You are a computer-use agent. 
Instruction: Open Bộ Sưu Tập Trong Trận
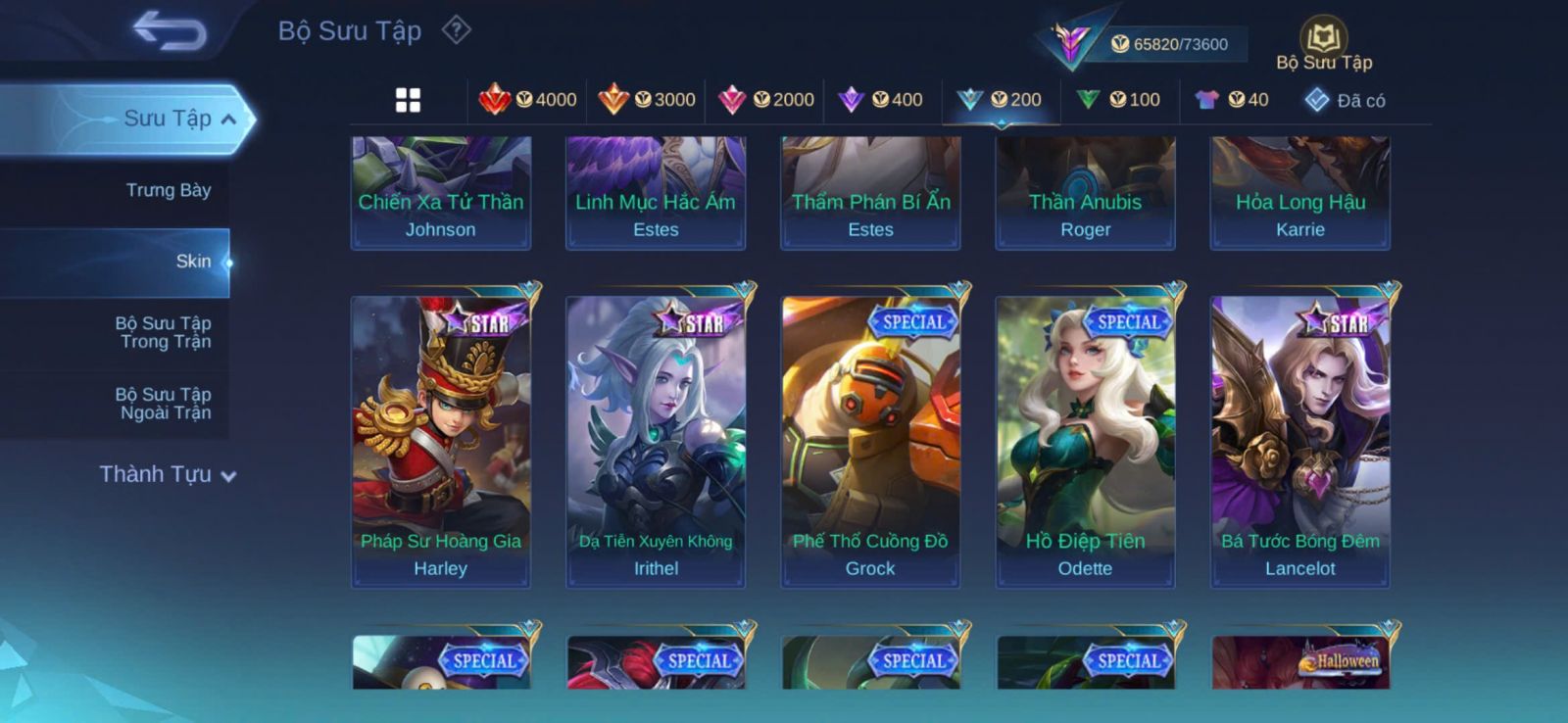coord(163,332)
